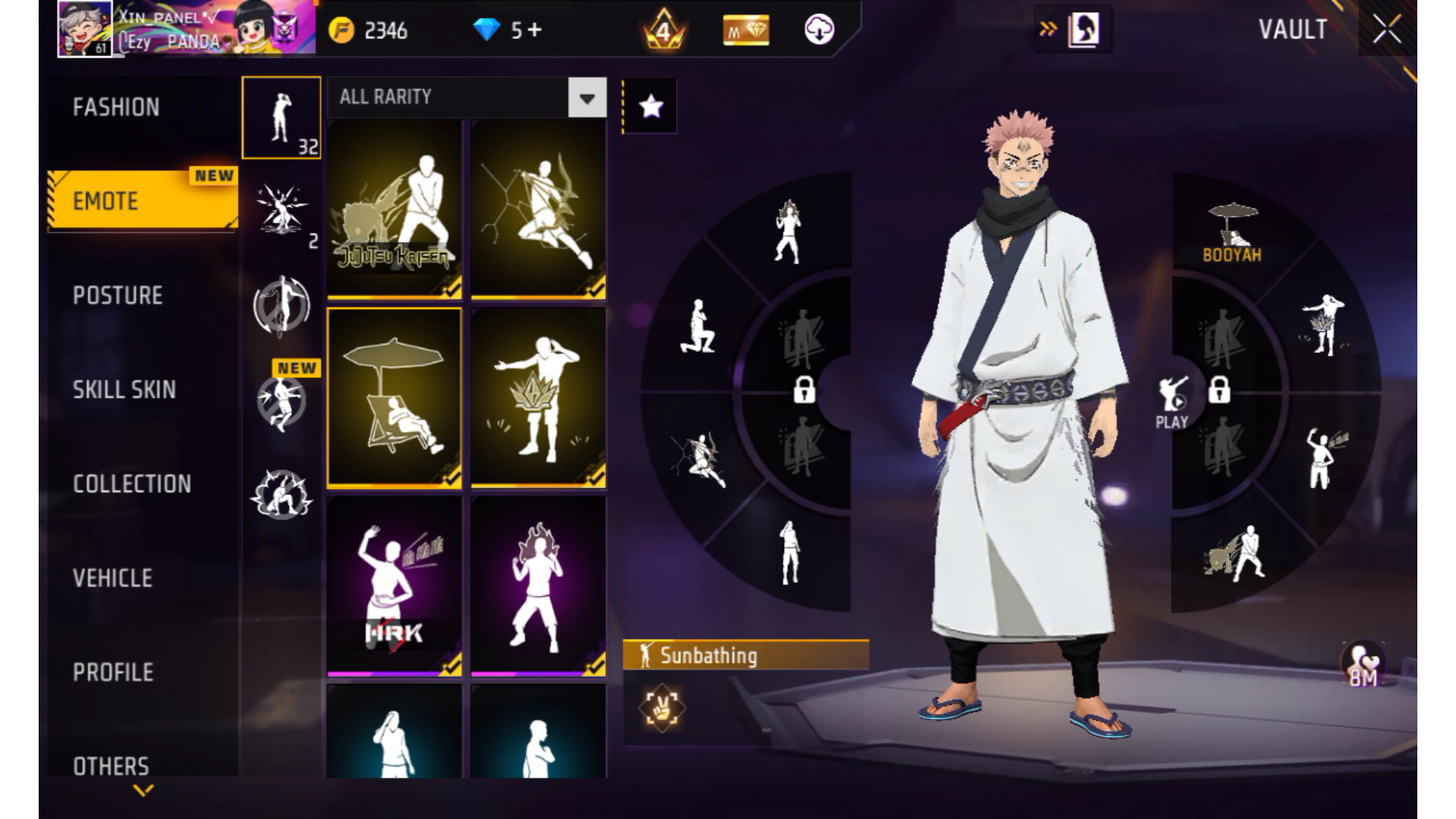
Task: Go to the Vehicle category
Action: 113,578
